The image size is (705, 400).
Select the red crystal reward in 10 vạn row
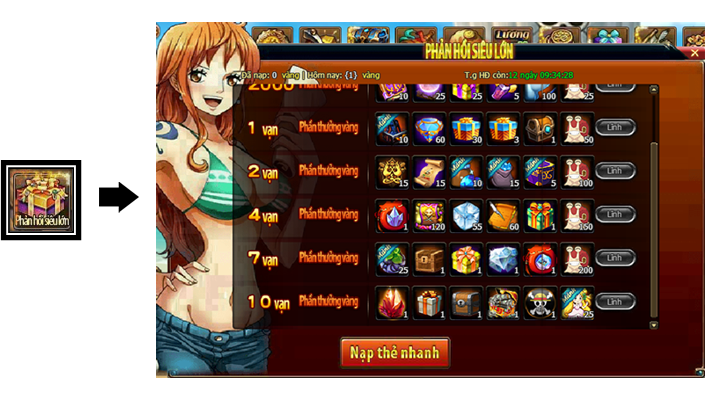(391, 302)
